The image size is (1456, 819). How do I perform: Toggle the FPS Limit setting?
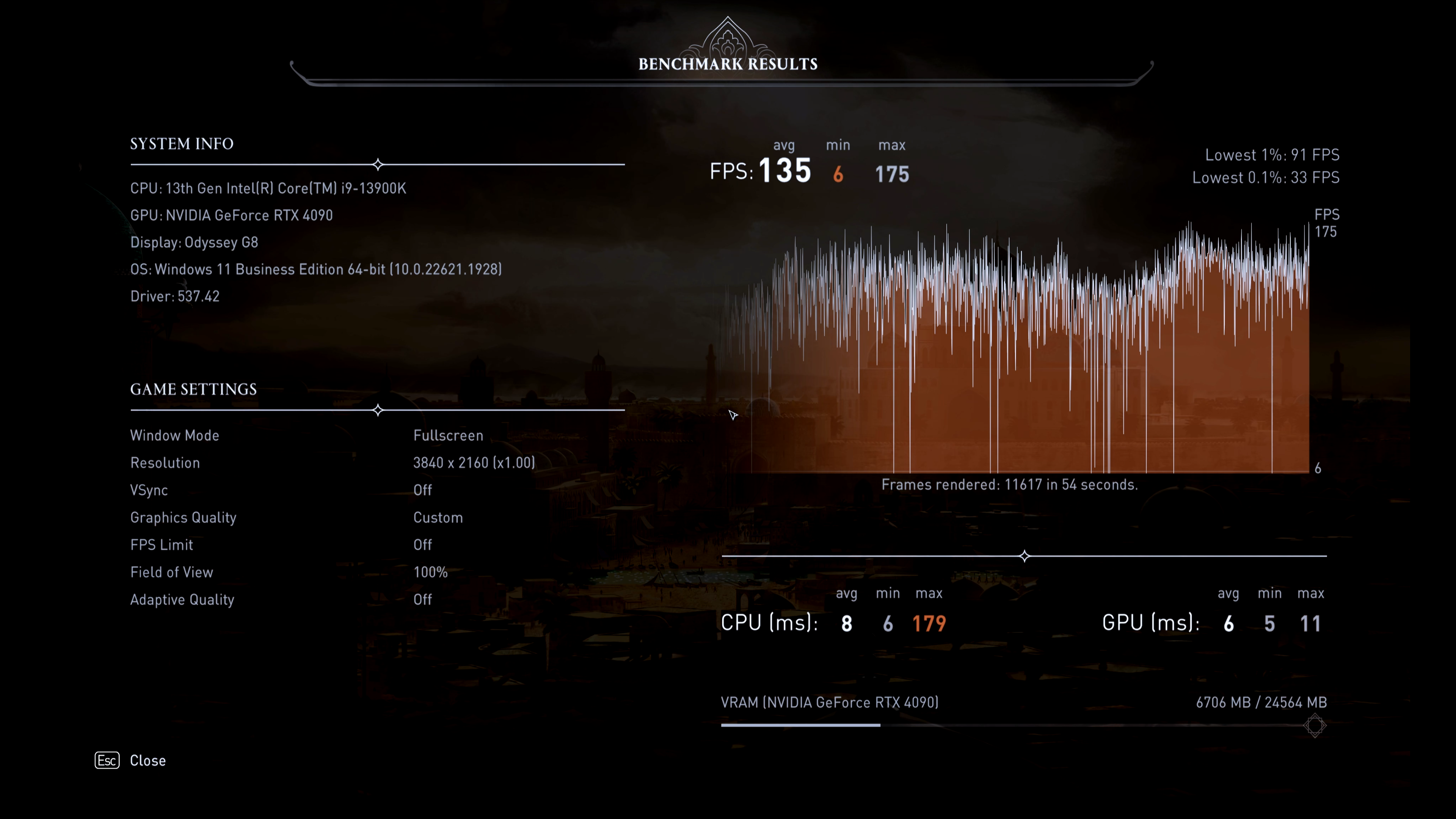pos(423,544)
